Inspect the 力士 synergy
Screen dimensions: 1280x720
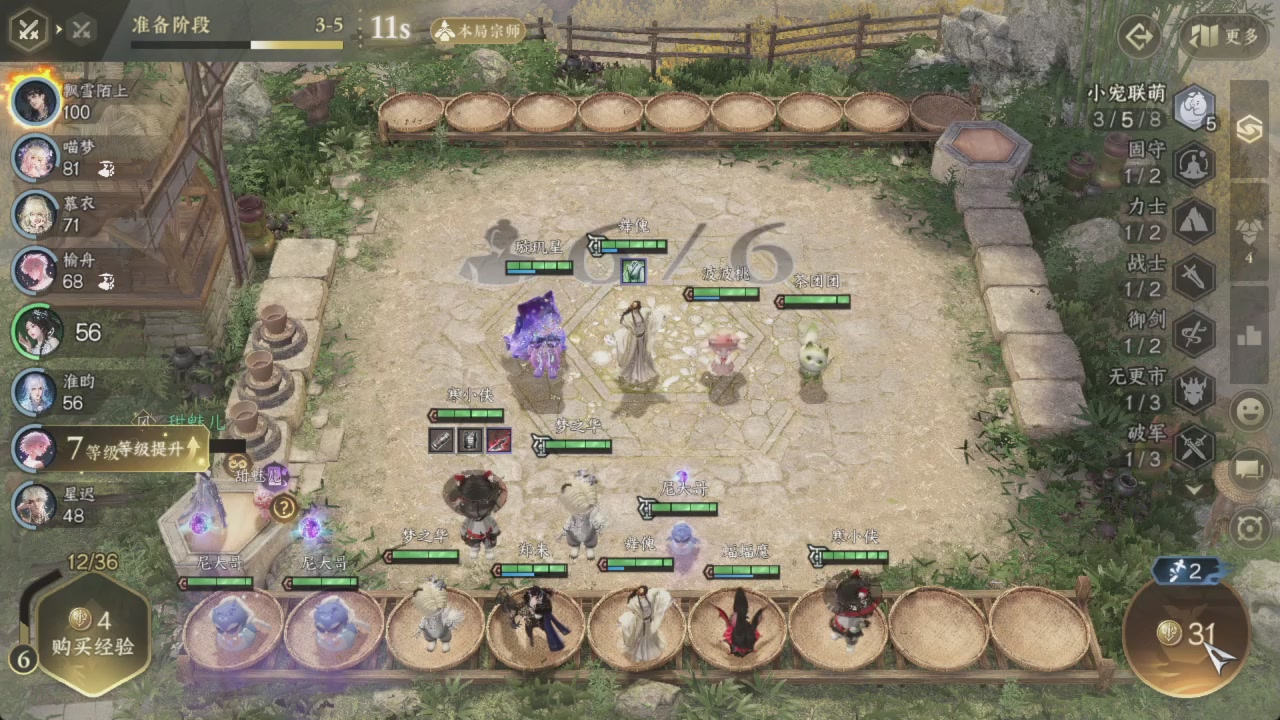coord(1193,219)
